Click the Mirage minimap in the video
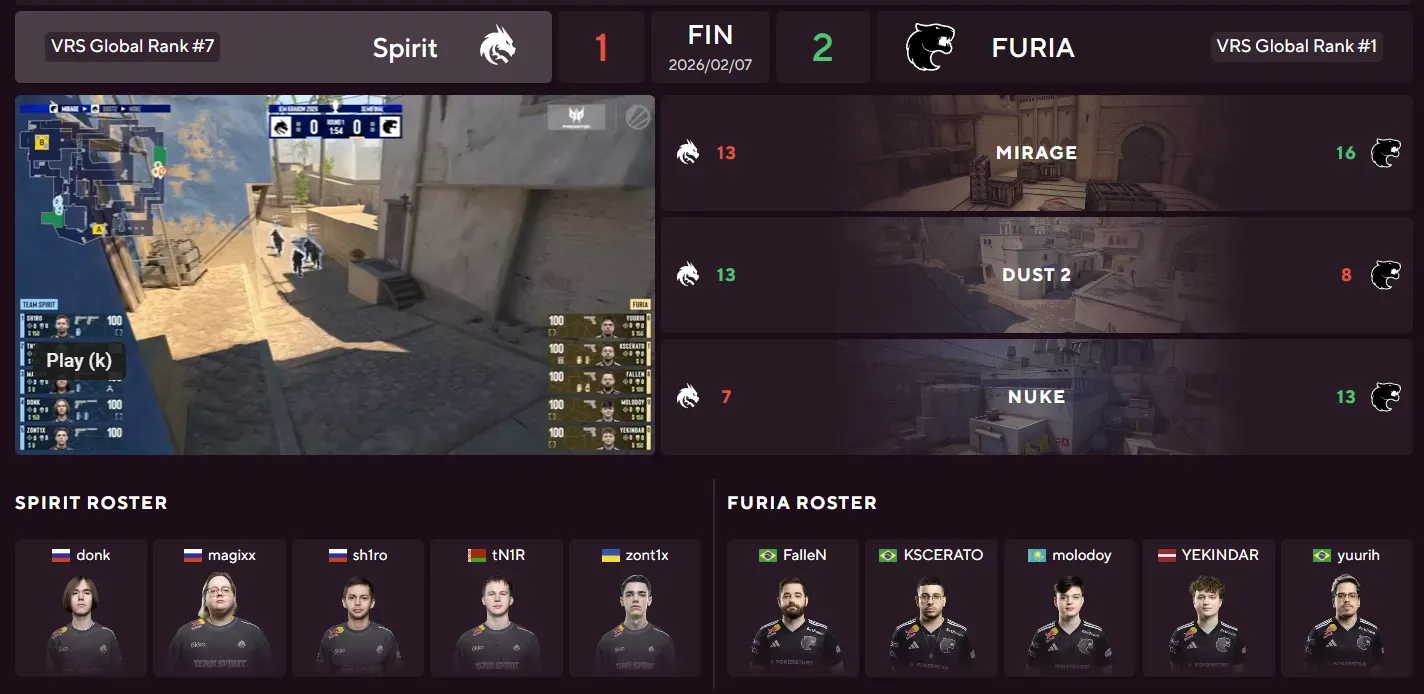 [95, 175]
